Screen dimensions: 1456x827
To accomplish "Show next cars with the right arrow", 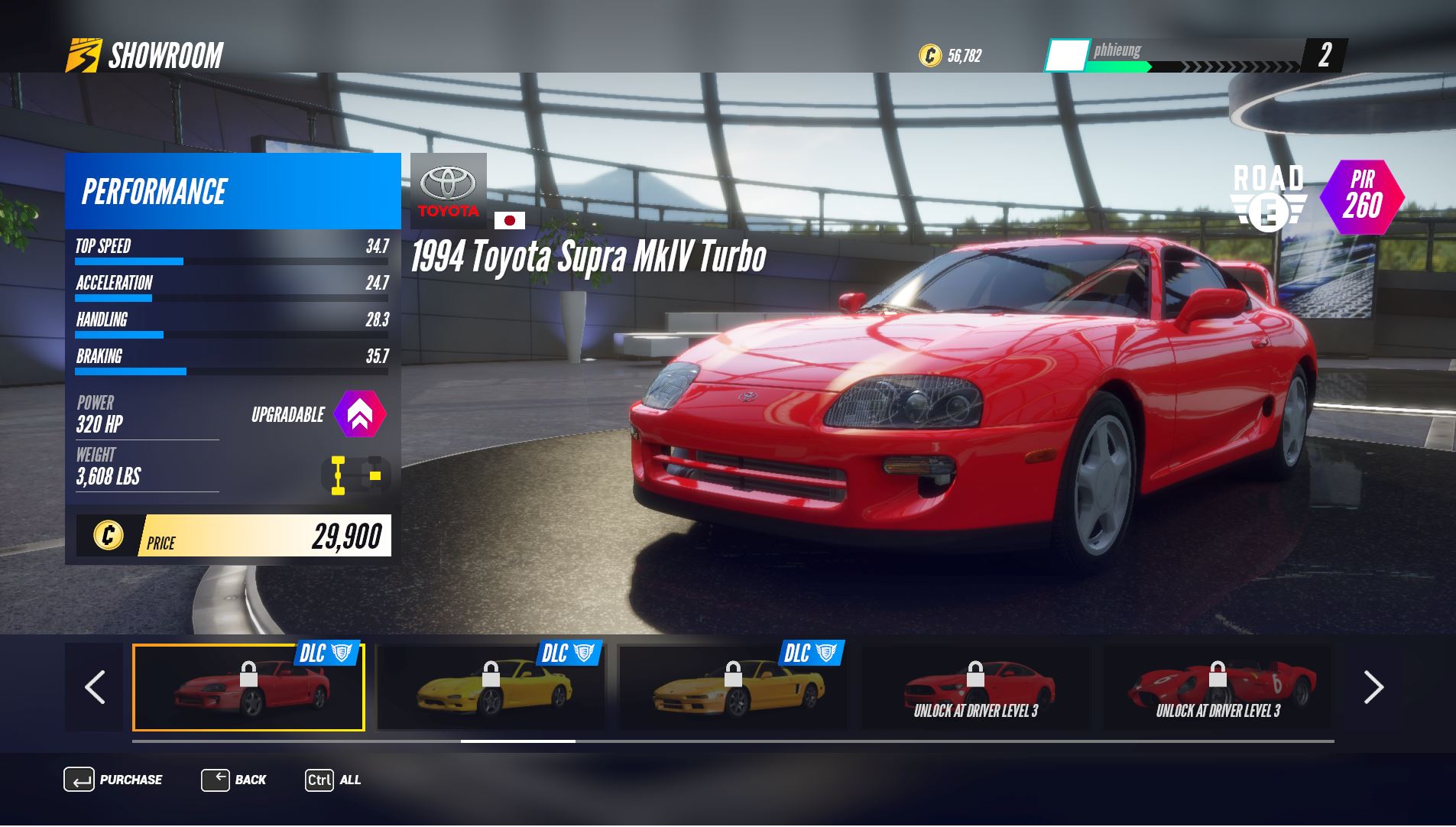I will click(x=1373, y=687).
